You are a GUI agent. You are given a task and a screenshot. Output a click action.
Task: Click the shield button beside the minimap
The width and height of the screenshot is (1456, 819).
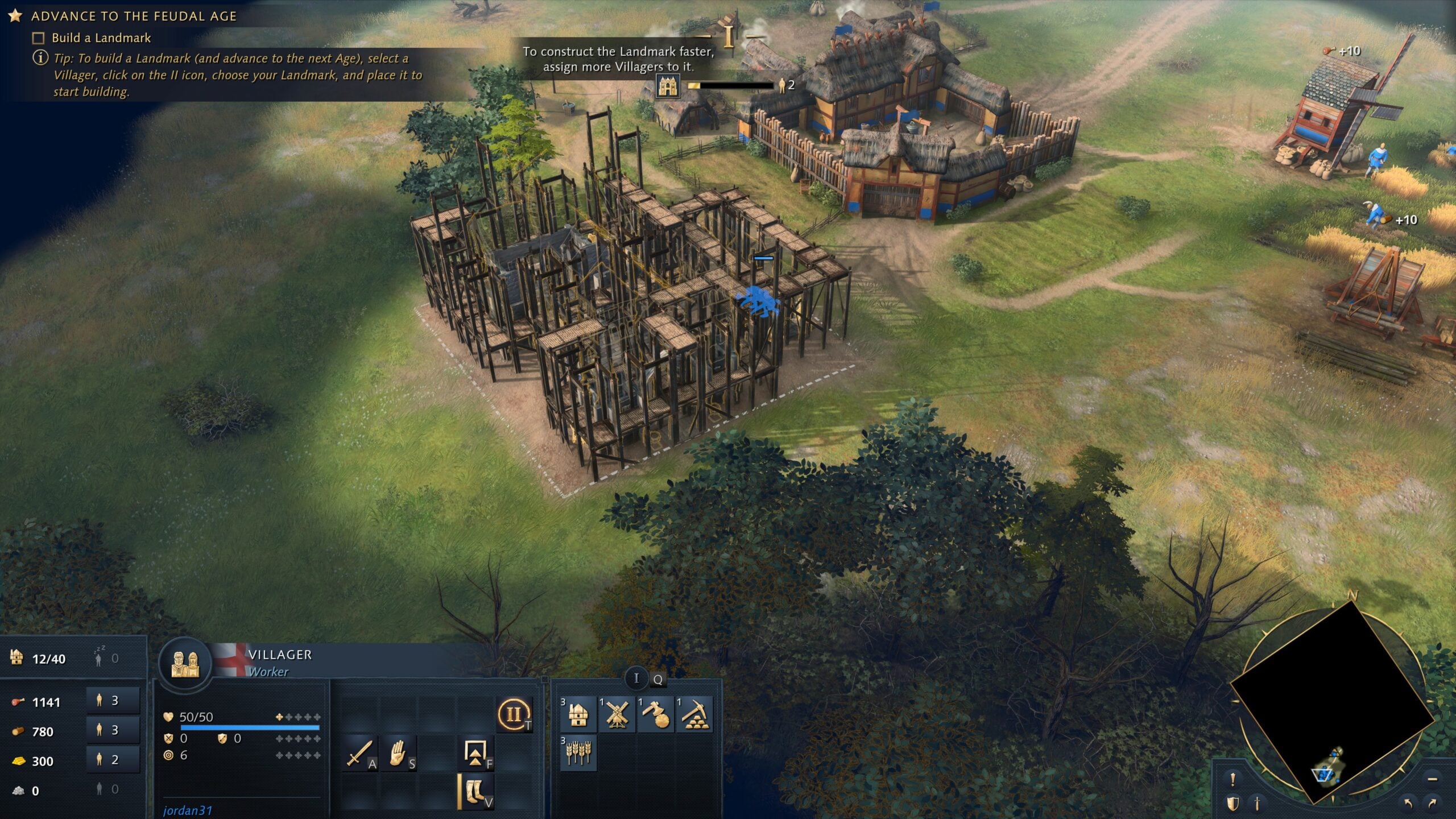click(x=1232, y=804)
